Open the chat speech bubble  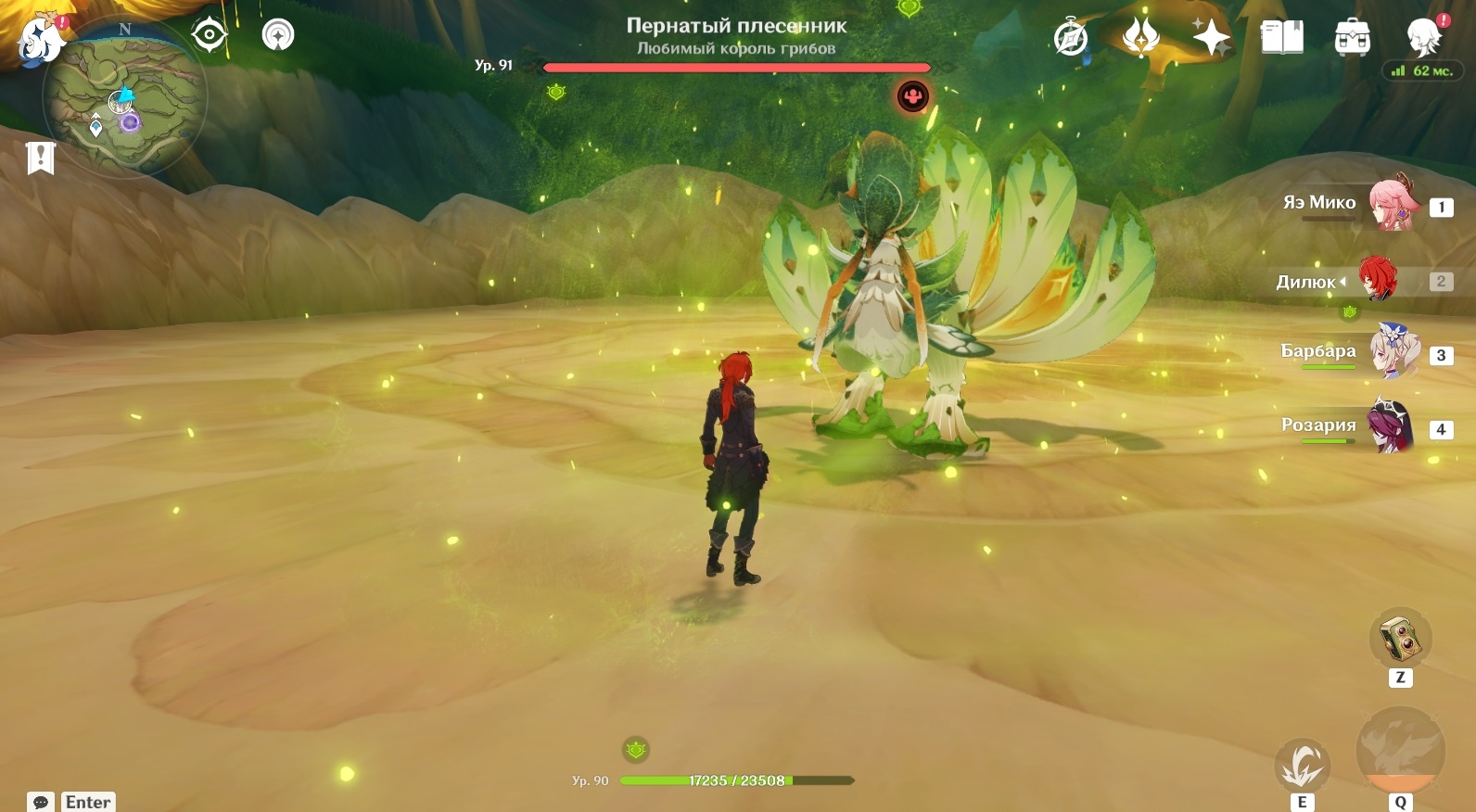coord(41,802)
